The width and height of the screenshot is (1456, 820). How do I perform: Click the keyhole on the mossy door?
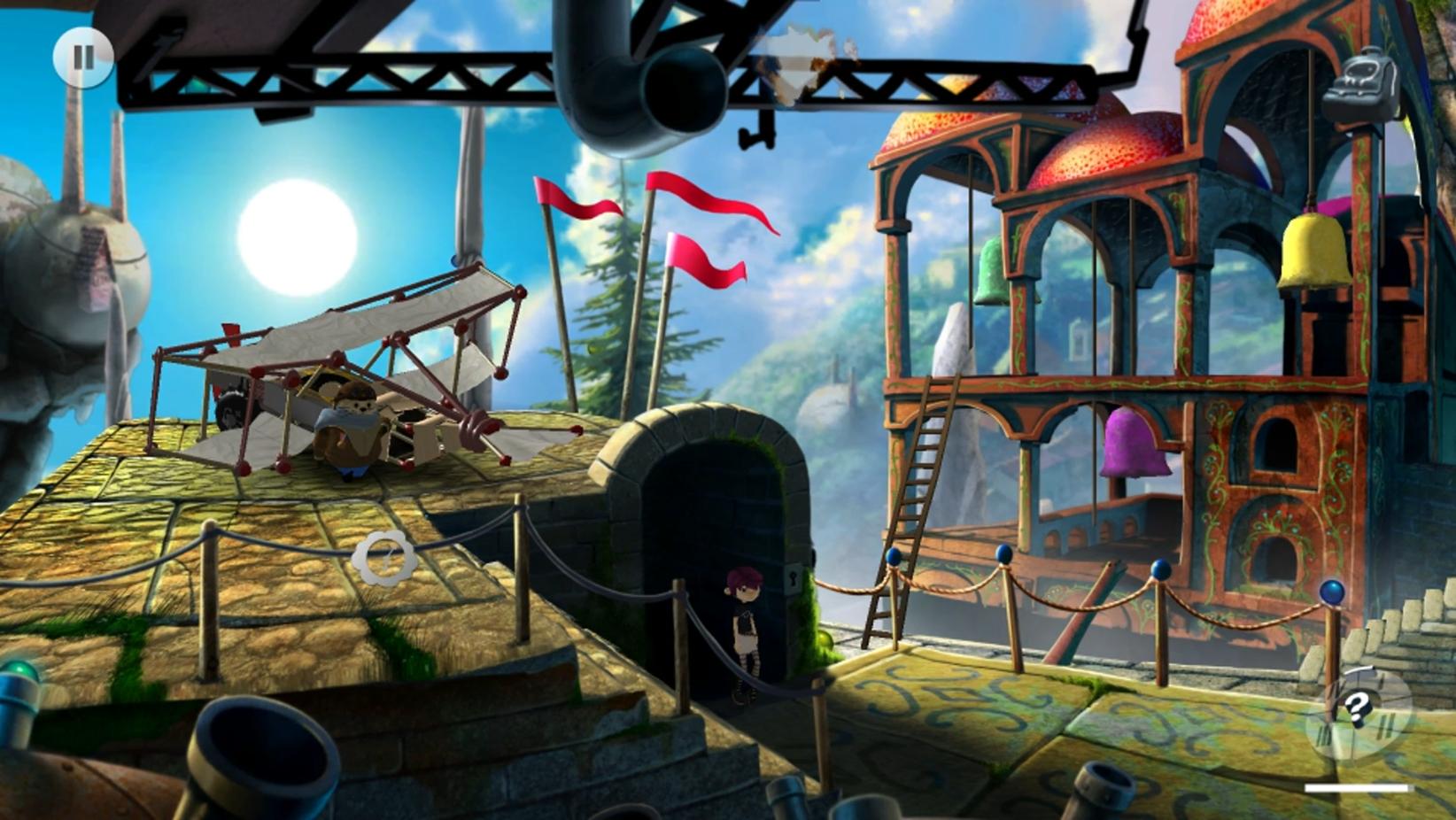pos(794,578)
